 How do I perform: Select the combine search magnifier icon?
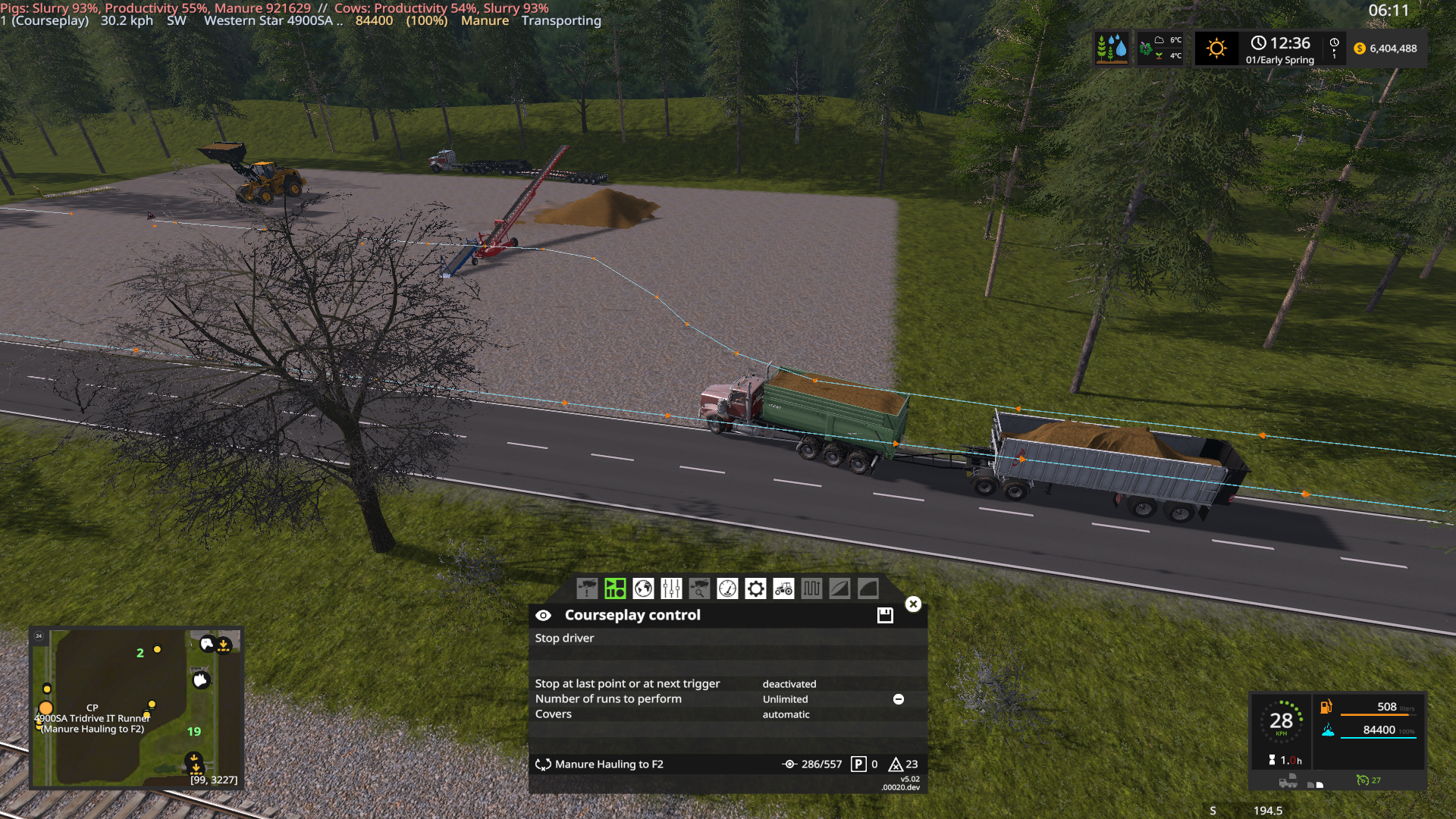coord(701,588)
